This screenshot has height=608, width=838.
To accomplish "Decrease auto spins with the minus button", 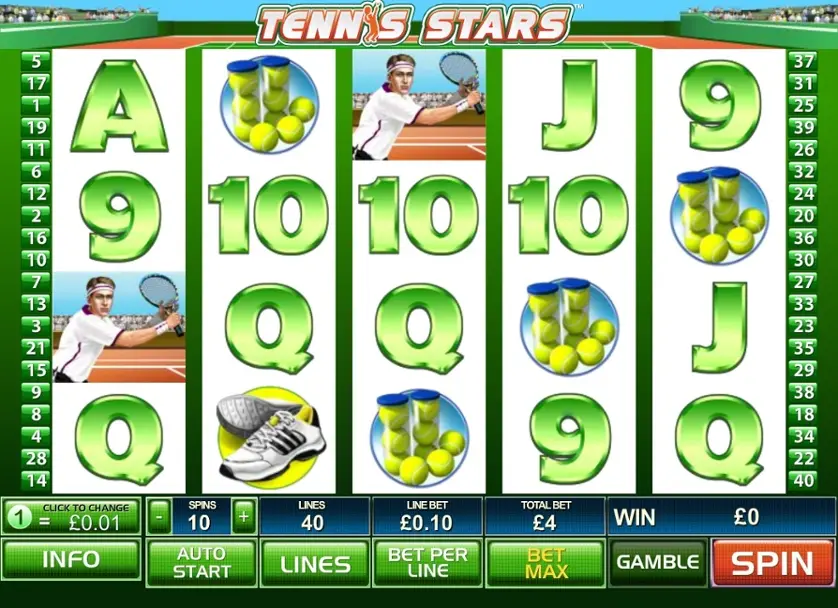I will 159,517.
